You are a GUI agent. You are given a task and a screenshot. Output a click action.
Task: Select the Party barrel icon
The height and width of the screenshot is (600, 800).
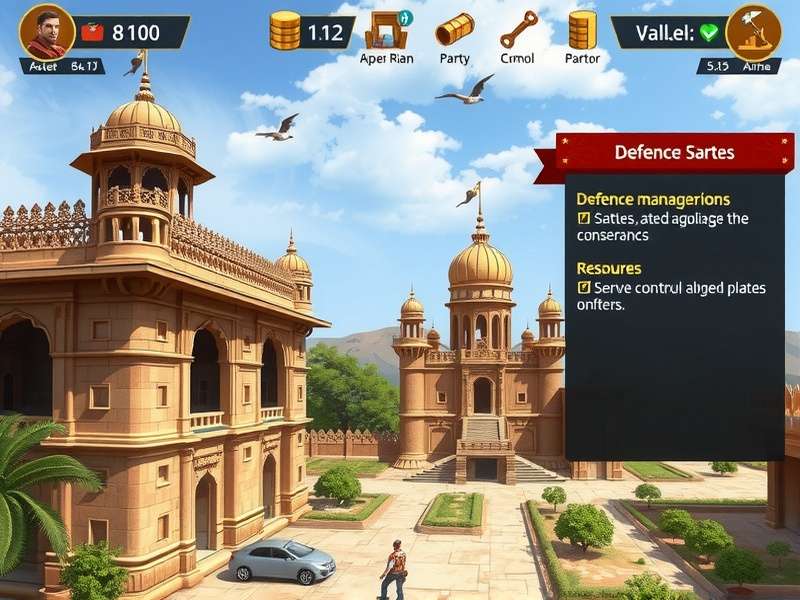(x=454, y=30)
